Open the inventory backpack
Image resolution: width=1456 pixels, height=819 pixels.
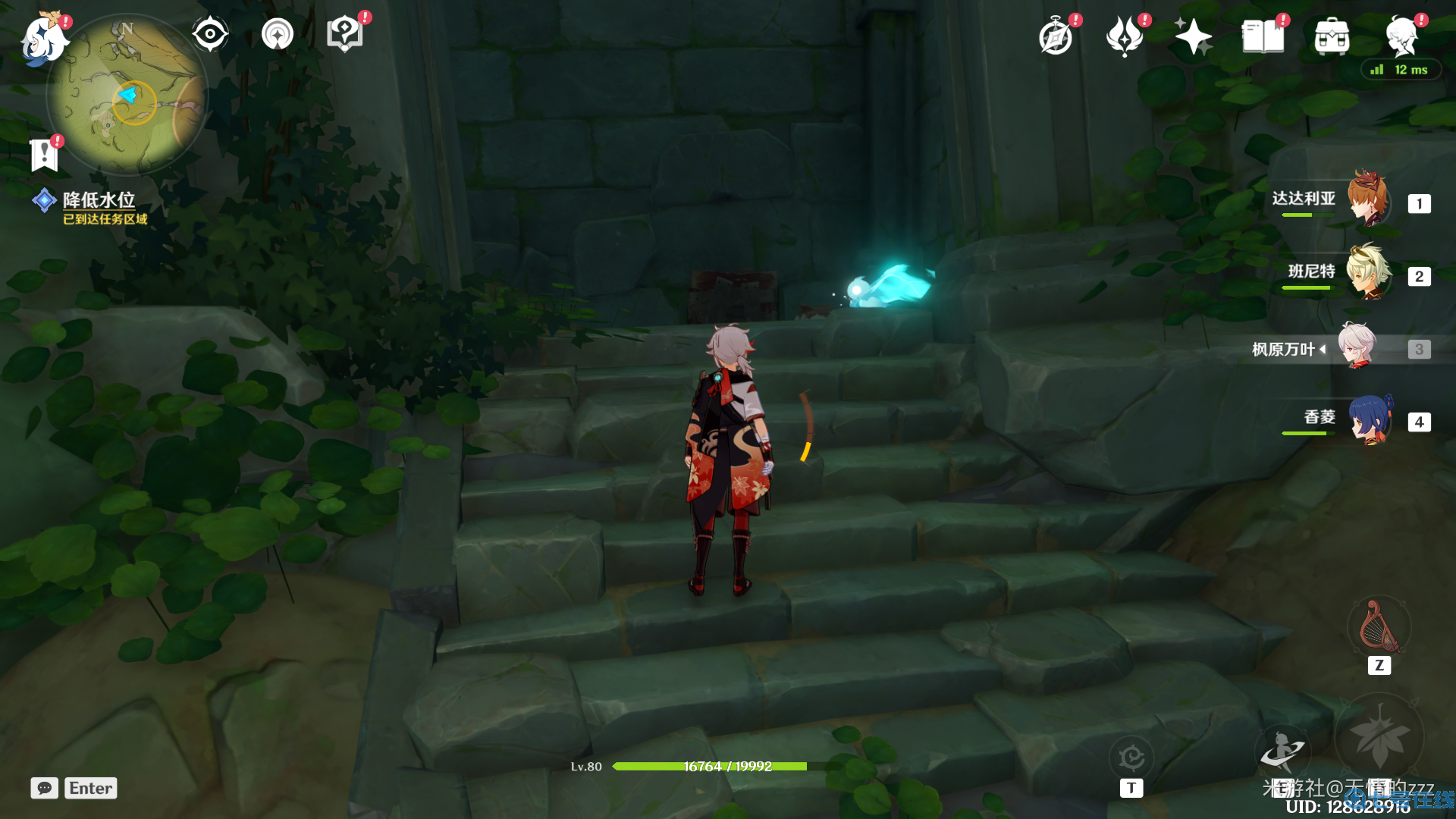[x=1332, y=37]
